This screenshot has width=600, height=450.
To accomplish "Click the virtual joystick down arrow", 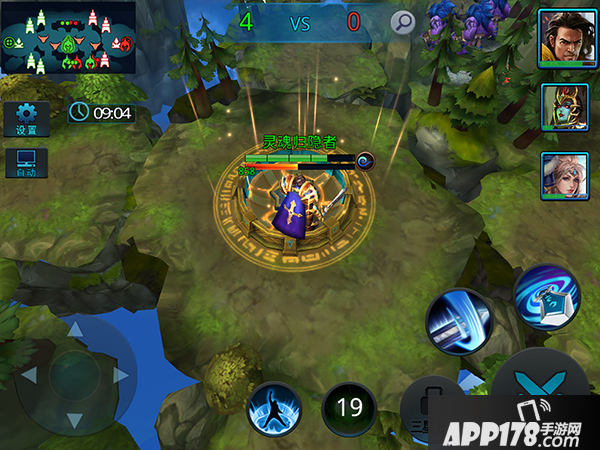I will click(75, 421).
